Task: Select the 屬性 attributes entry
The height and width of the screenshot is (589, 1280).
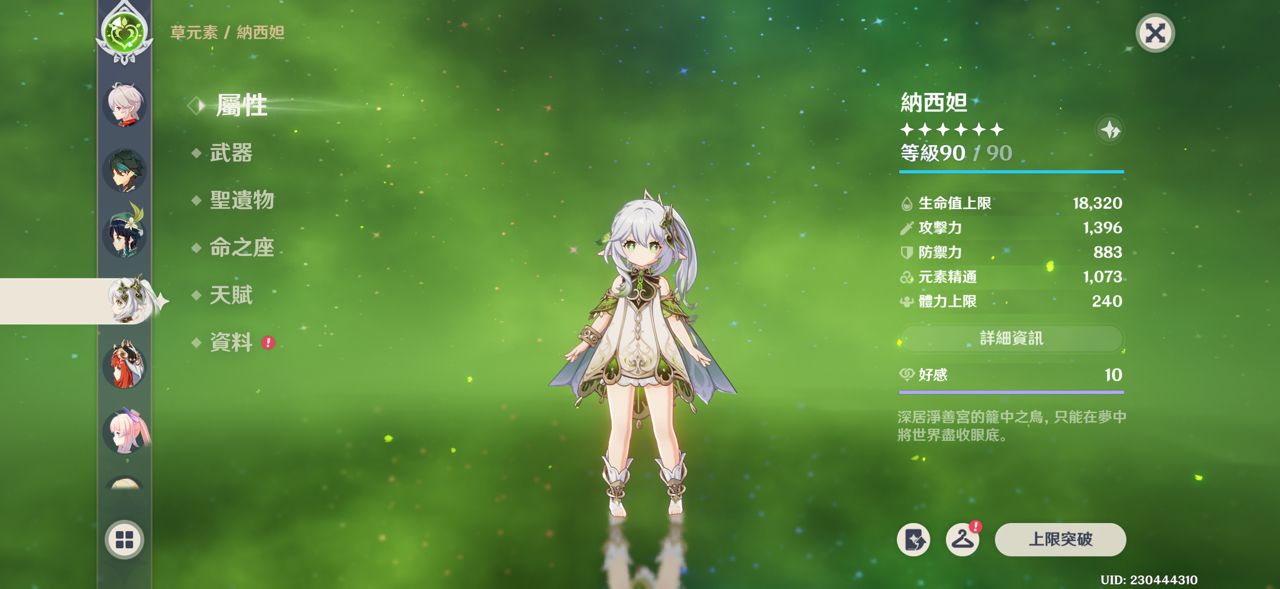Action: pyautogui.click(x=241, y=105)
